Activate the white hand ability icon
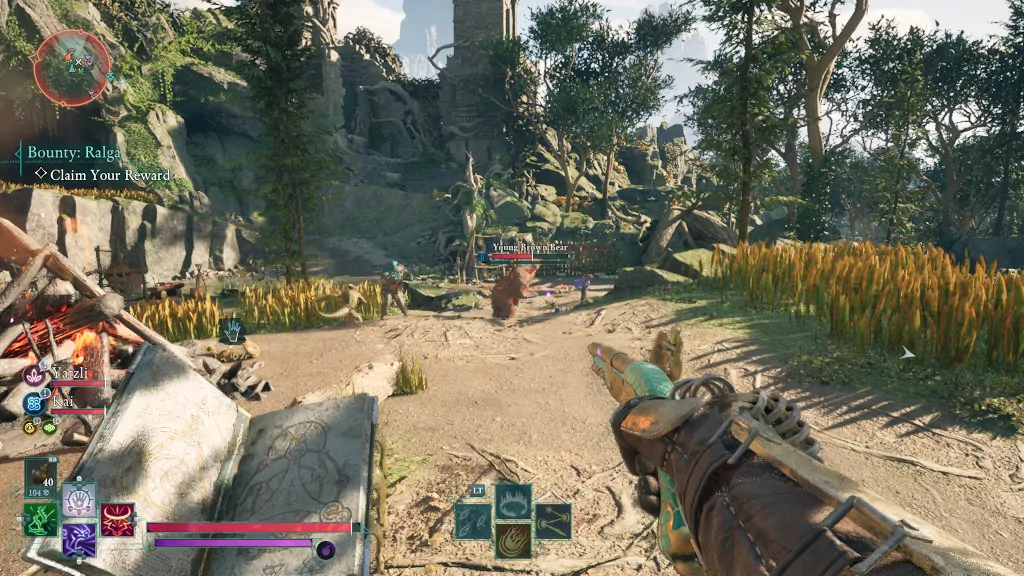The height and width of the screenshot is (576, 1024). [79, 499]
